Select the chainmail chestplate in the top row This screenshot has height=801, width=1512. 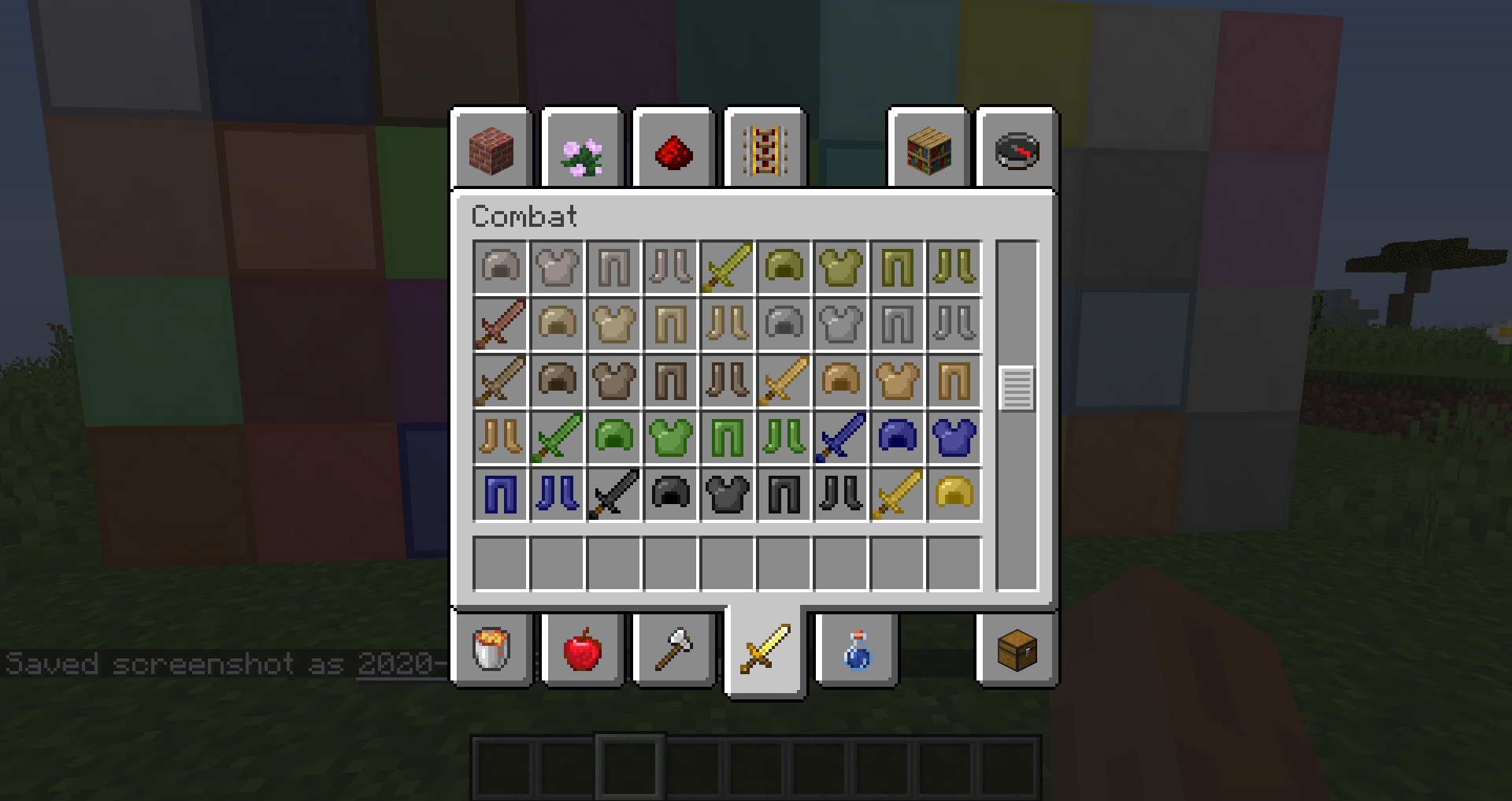(x=557, y=268)
